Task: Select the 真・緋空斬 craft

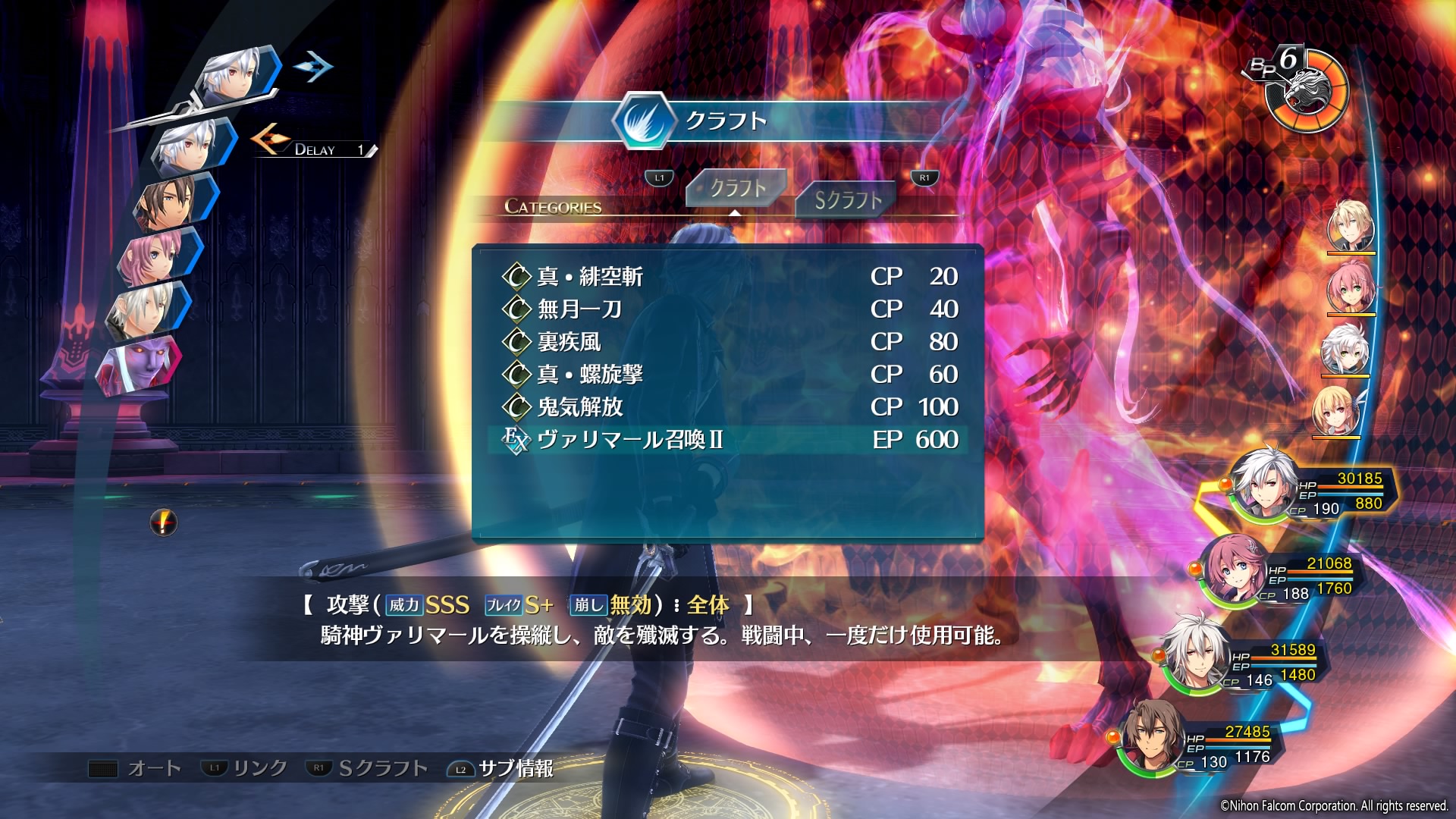Action: coord(590,277)
